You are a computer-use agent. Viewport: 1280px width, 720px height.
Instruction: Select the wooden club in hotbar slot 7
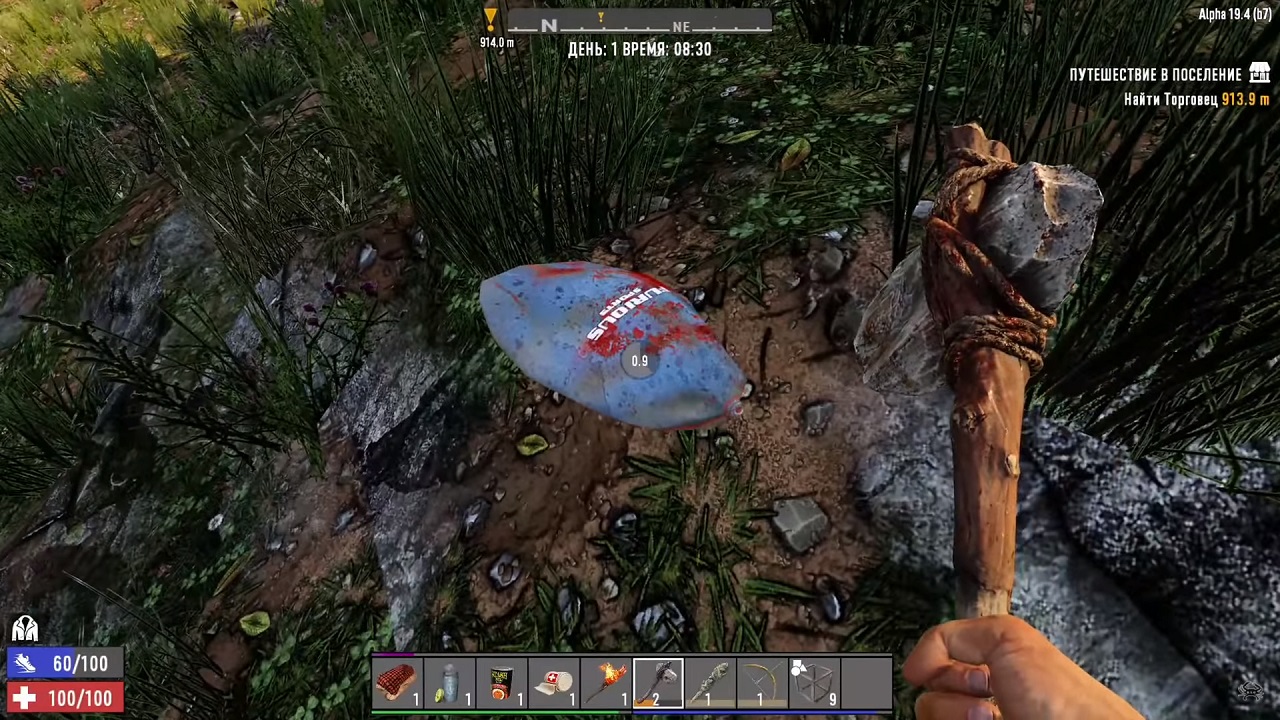tap(709, 680)
